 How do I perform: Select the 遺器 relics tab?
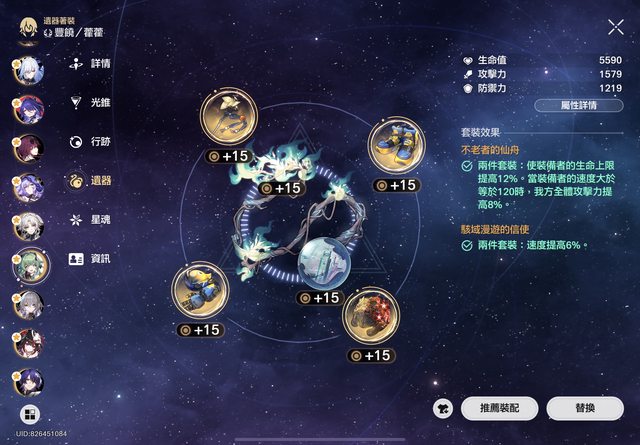(x=90, y=180)
